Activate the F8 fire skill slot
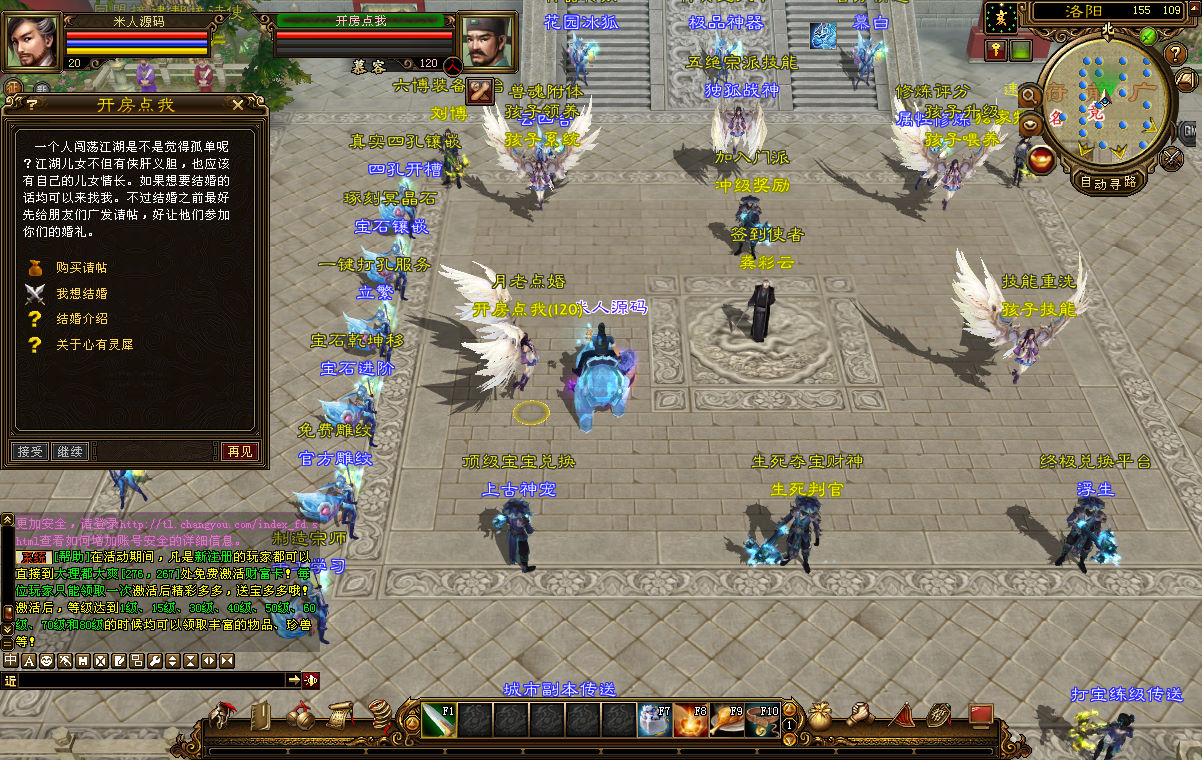Screen dimensions: 1202x760 [688, 720]
